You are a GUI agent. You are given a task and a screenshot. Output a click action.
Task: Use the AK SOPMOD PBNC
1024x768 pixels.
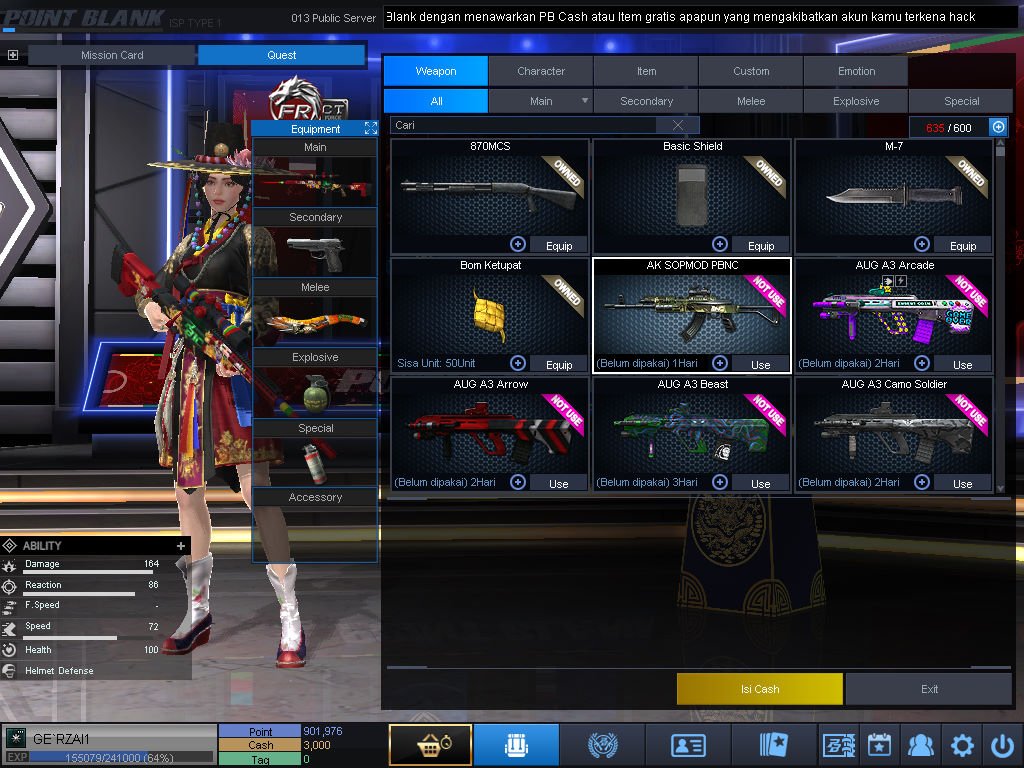761,365
